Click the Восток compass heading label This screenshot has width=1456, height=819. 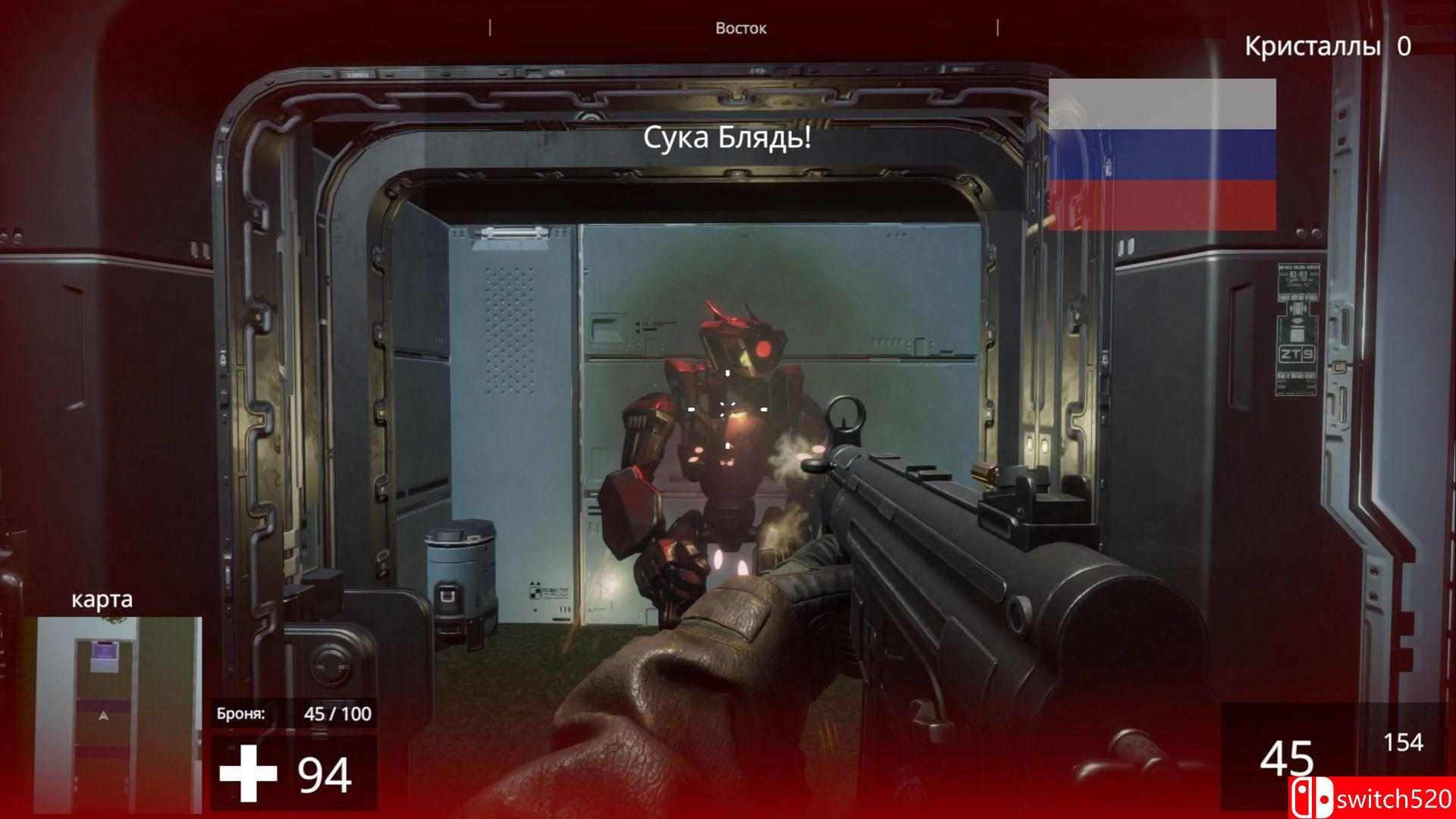click(739, 28)
